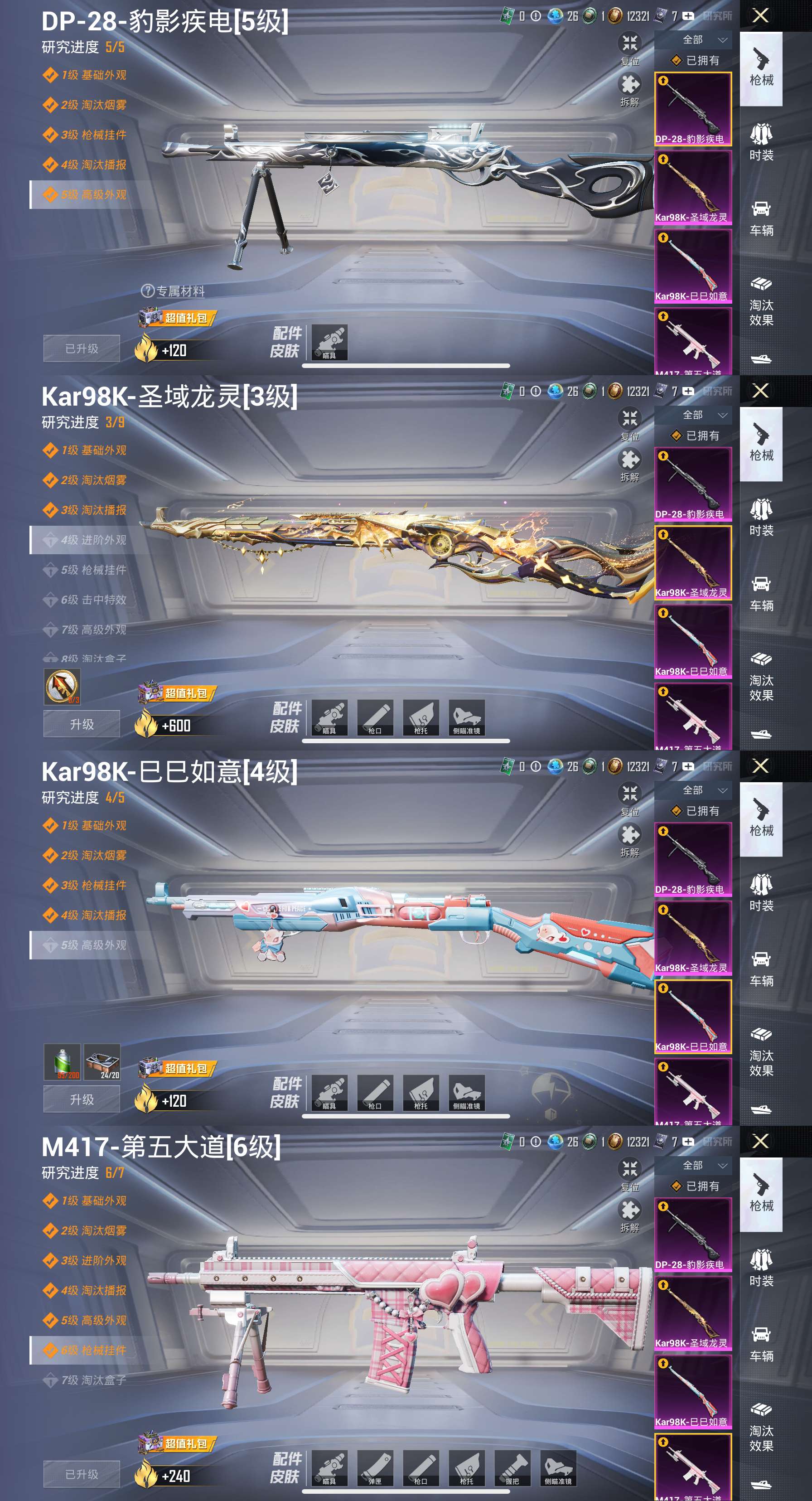The image size is (812, 1501).
Task: Open the 专属材料 help question mark
Action: 147,291
